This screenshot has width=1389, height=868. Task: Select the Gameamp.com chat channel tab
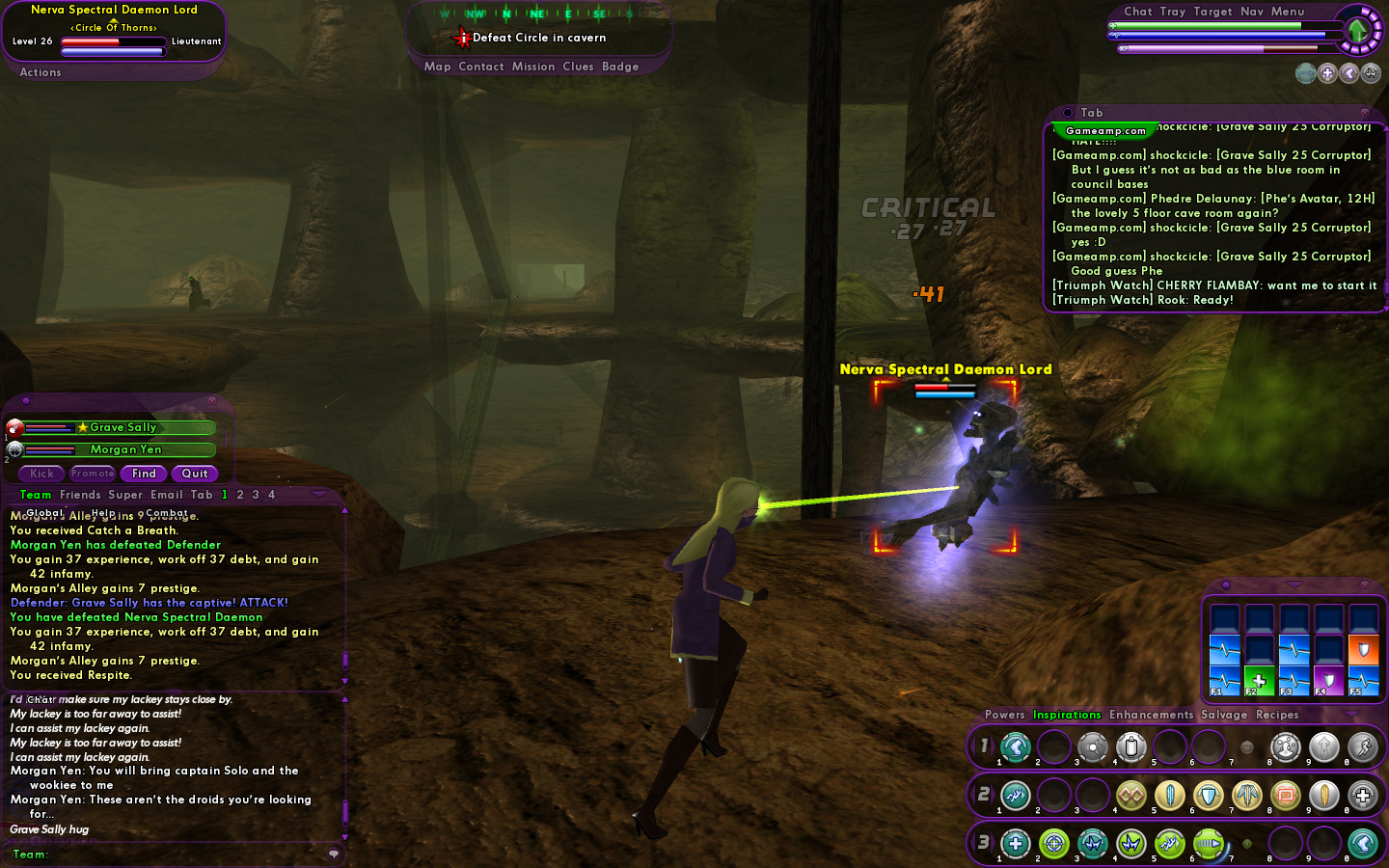[x=1105, y=131]
